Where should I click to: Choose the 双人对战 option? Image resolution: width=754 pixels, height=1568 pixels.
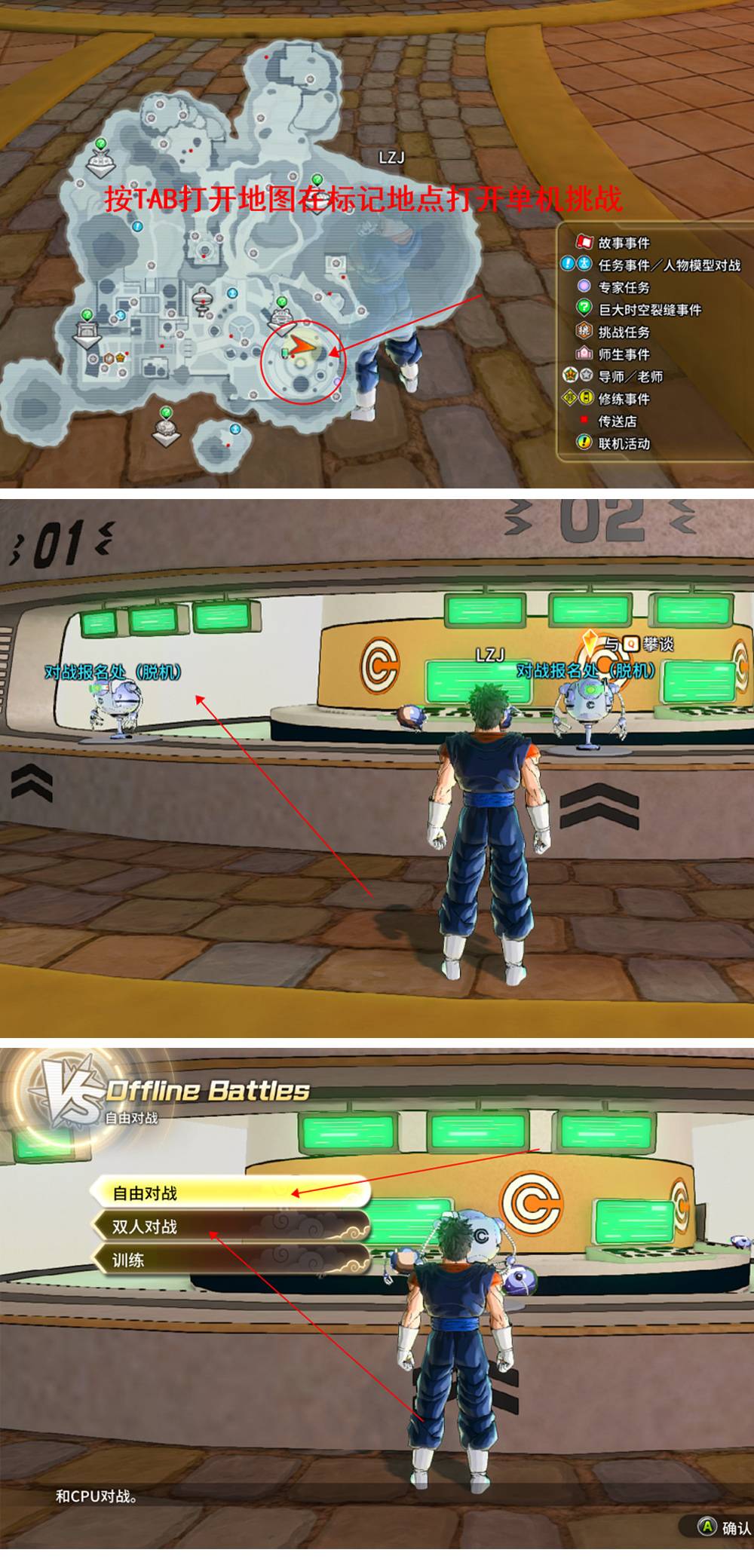(x=230, y=1227)
